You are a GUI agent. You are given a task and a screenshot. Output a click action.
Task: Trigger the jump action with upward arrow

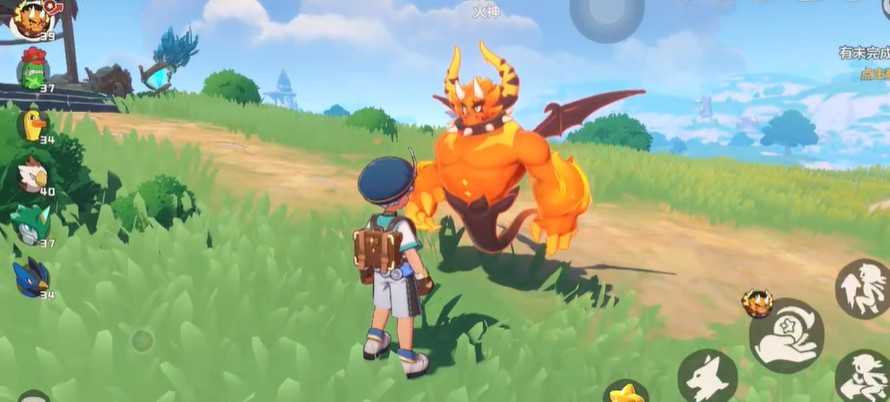tap(862, 289)
